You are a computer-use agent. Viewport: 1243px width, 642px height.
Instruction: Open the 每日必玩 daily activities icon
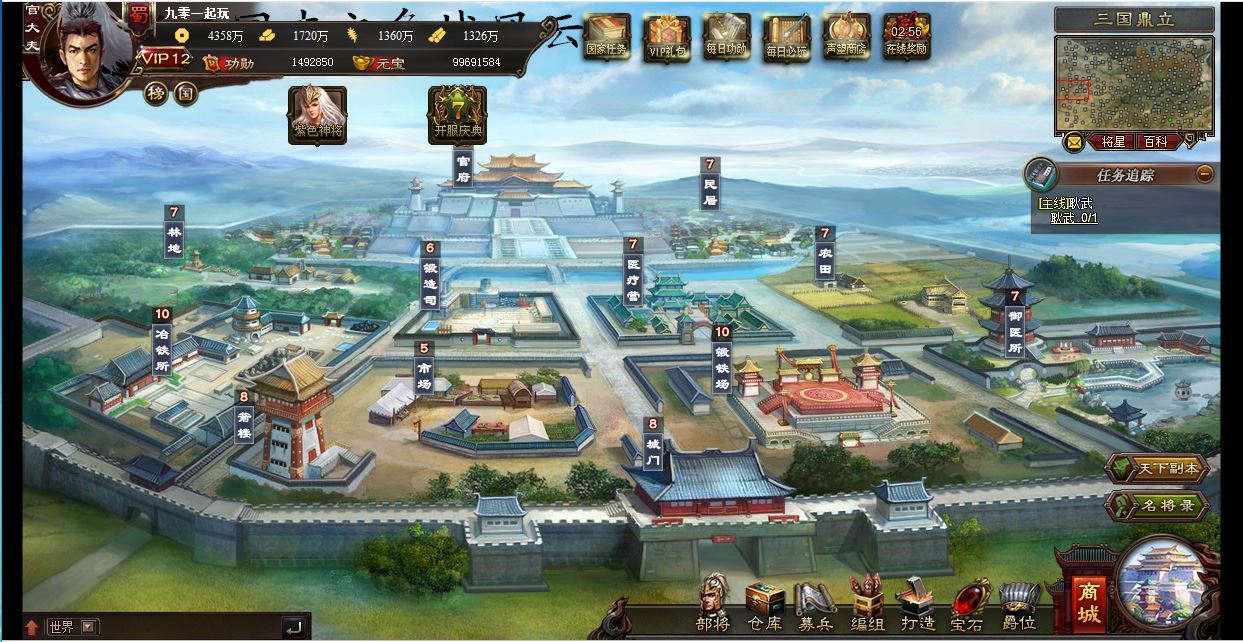coord(787,36)
